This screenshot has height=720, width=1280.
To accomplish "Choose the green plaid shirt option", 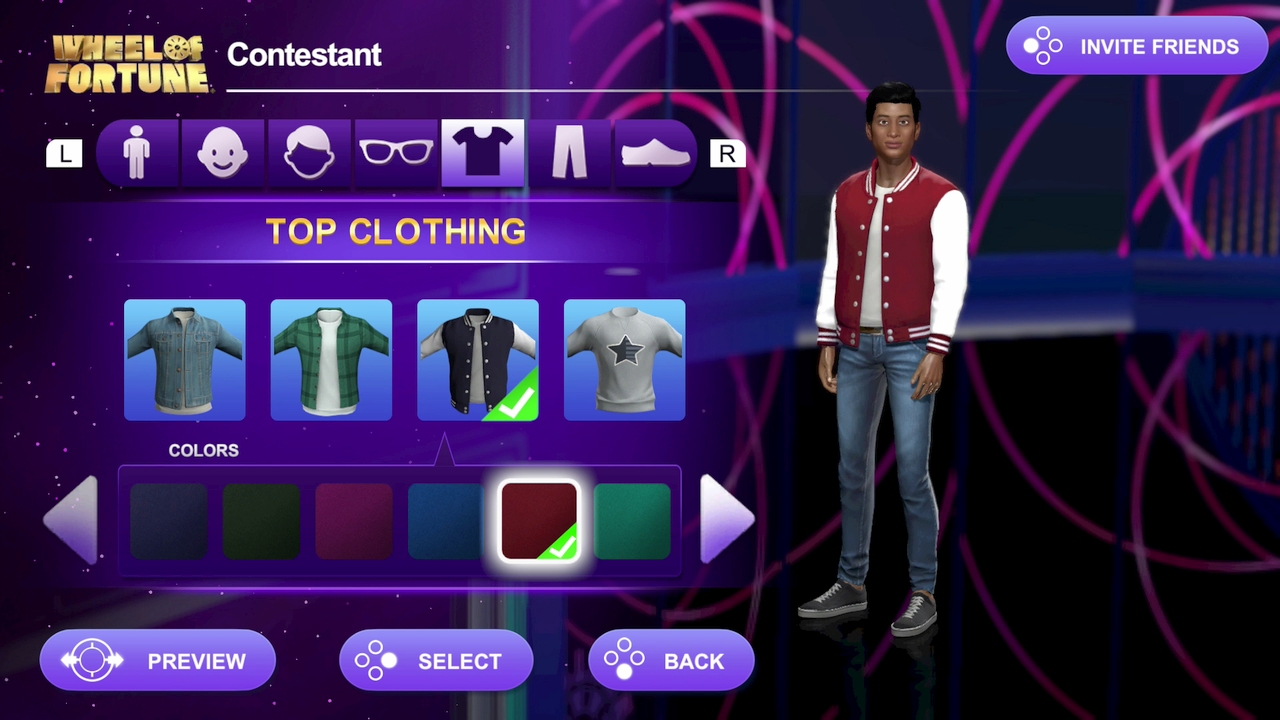I will [x=331, y=358].
